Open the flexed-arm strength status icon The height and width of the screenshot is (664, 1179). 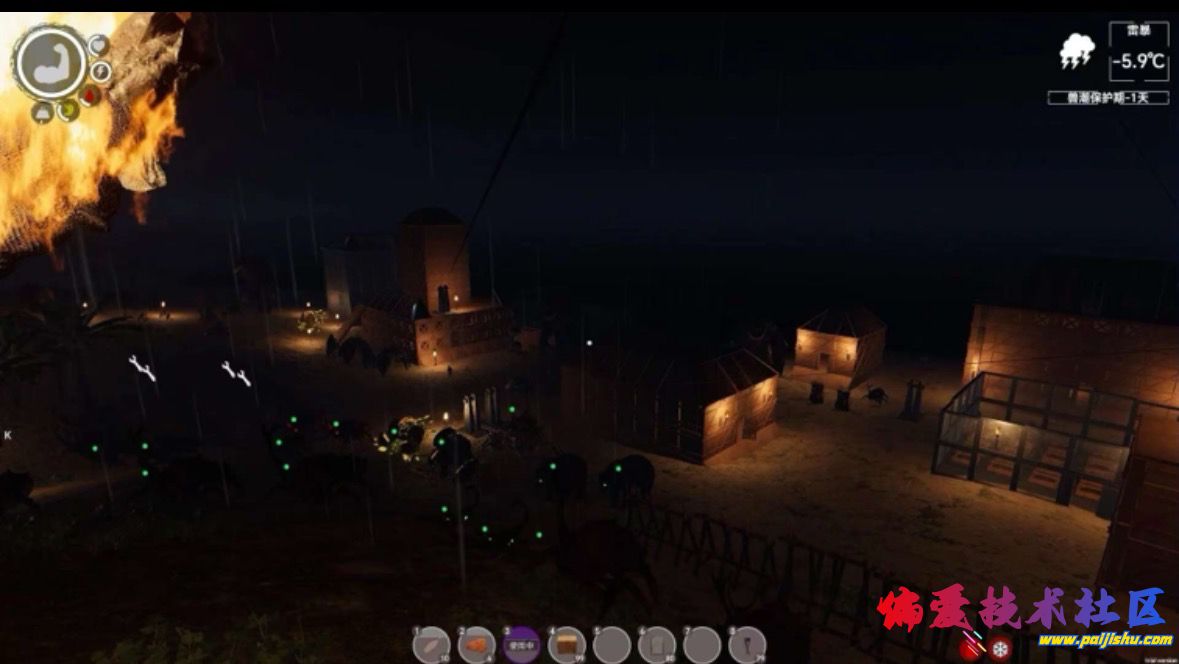51,63
